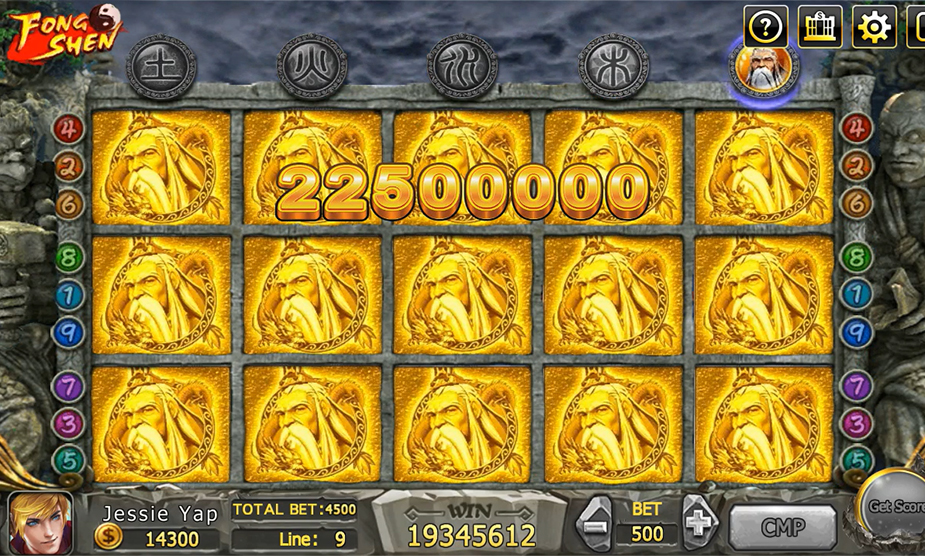Click the CMP button

pyautogui.click(x=782, y=527)
